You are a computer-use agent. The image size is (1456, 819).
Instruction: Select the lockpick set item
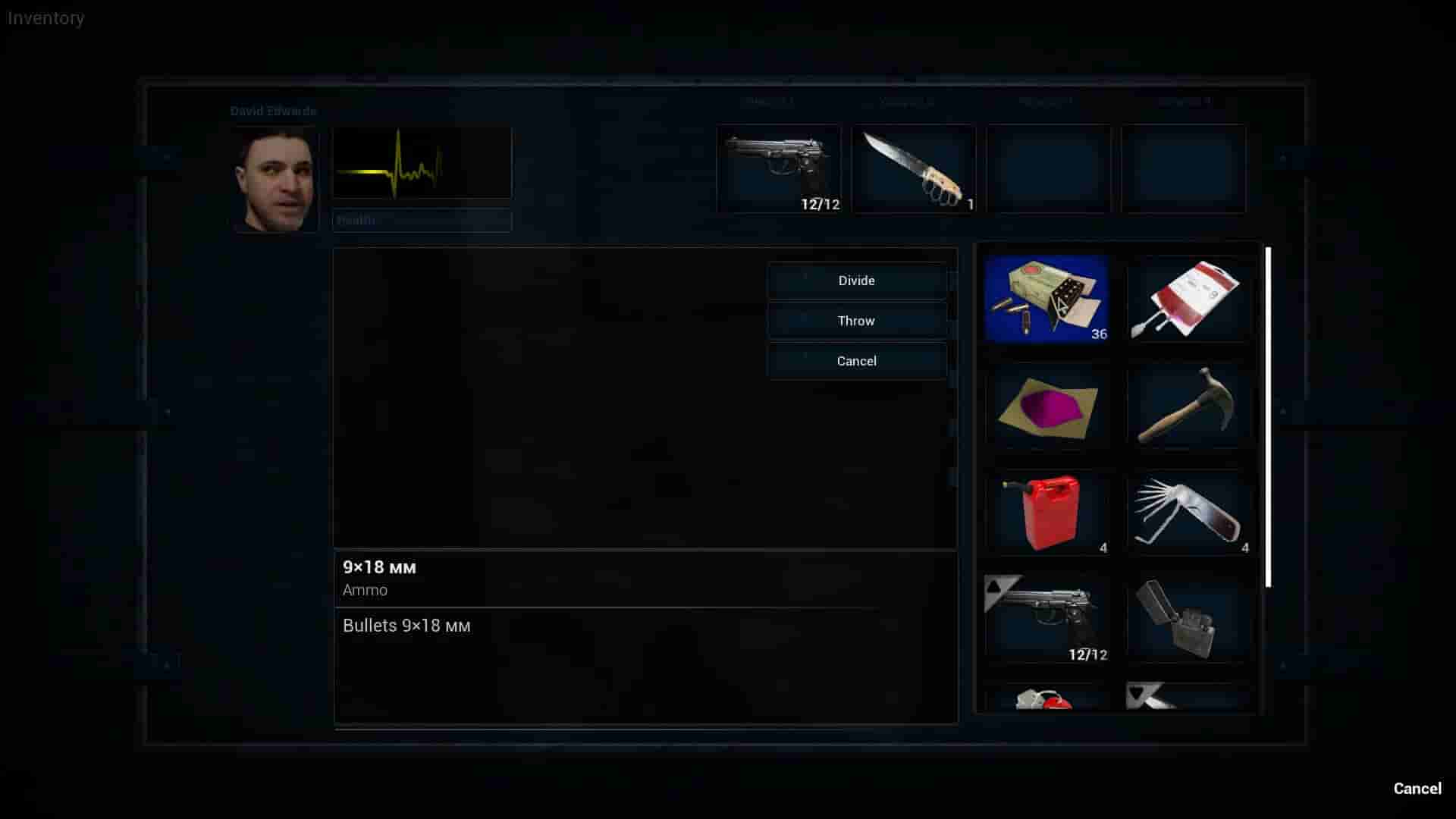pos(1188,513)
